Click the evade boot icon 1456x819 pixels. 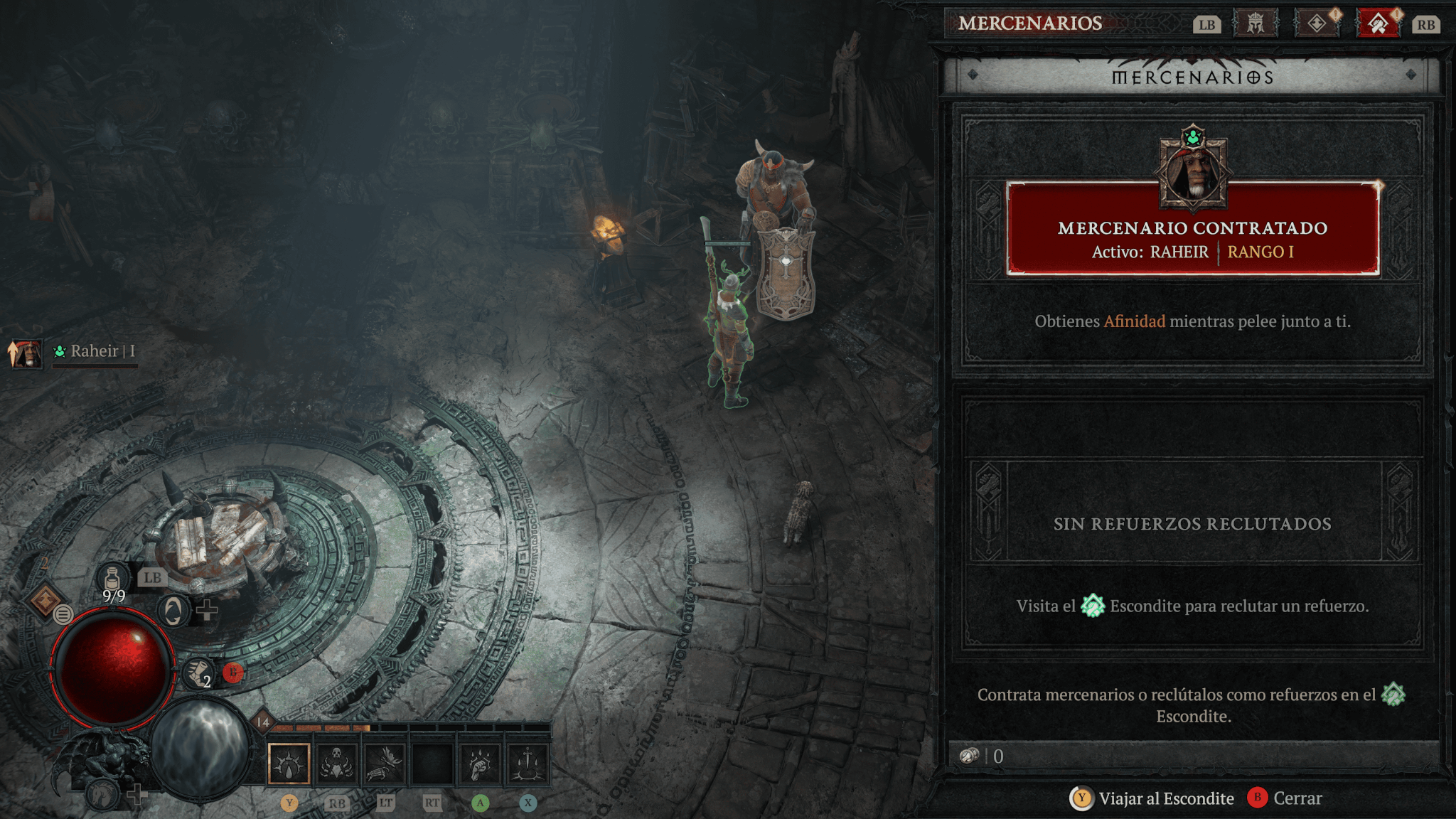click(x=198, y=673)
